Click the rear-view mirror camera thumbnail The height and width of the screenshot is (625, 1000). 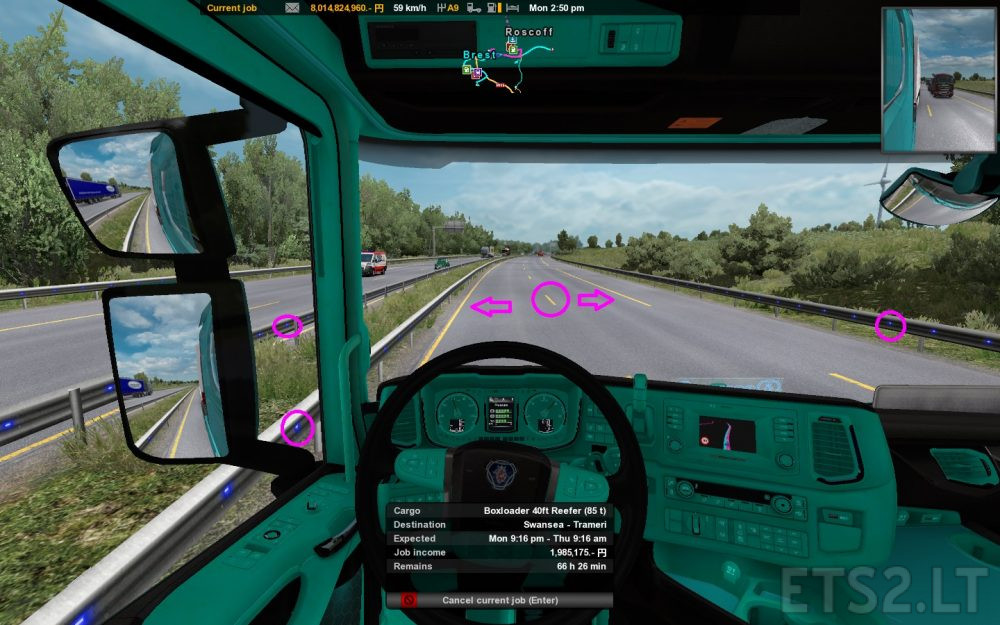939,79
